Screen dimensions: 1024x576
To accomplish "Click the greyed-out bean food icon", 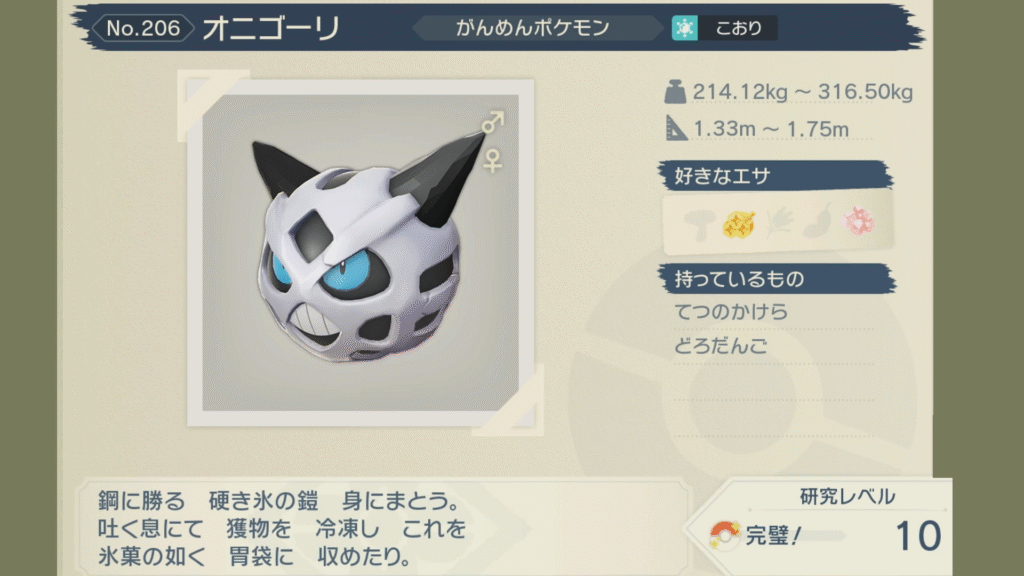I will 818,222.
